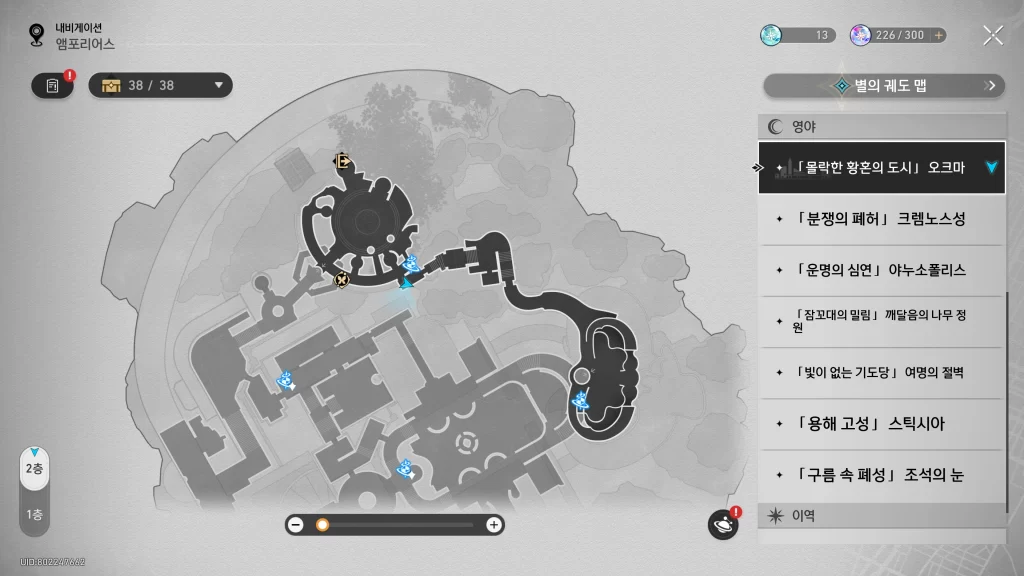This screenshot has width=1024, height=576.
Task: Close the map with the X button
Action: (x=992, y=35)
